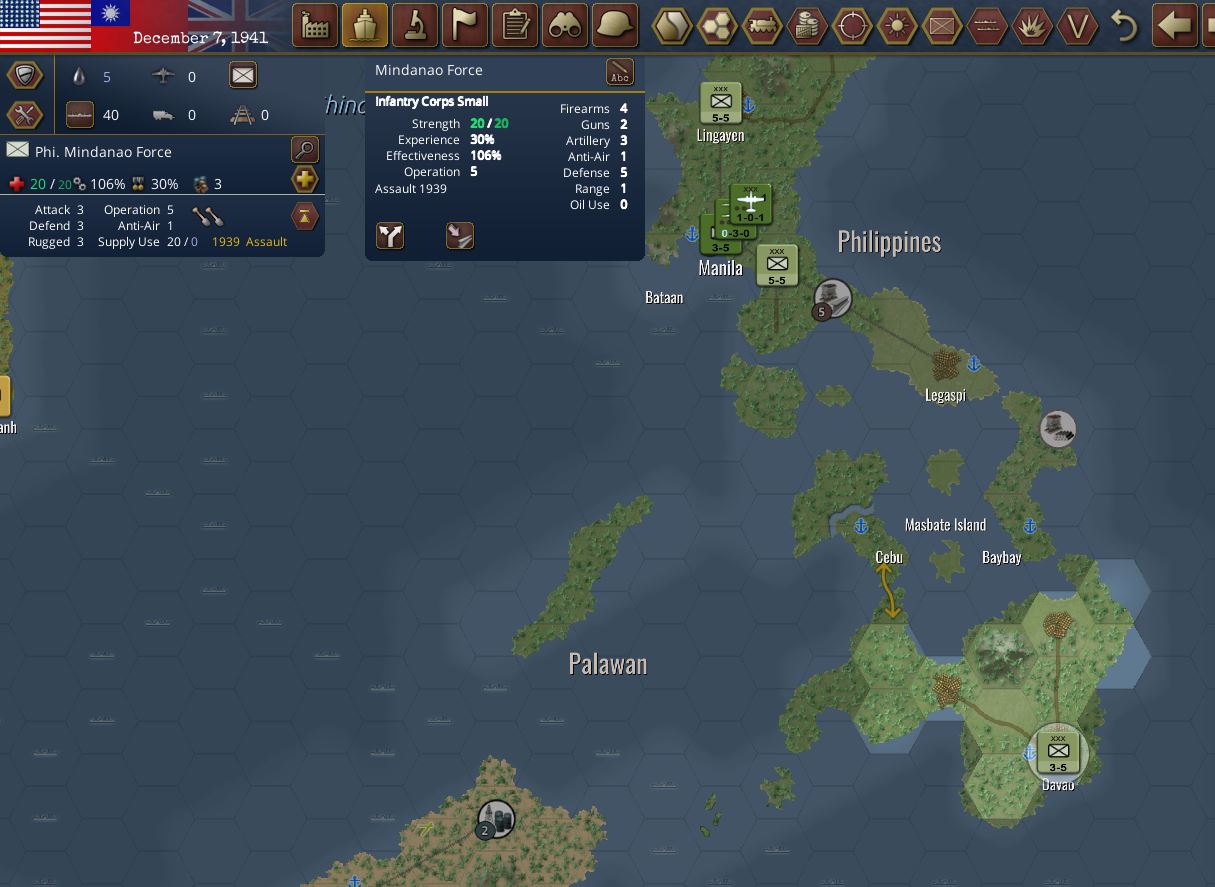Click the curved undo arrow
The width and height of the screenshot is (1215, 887).
pos(1124,26)
